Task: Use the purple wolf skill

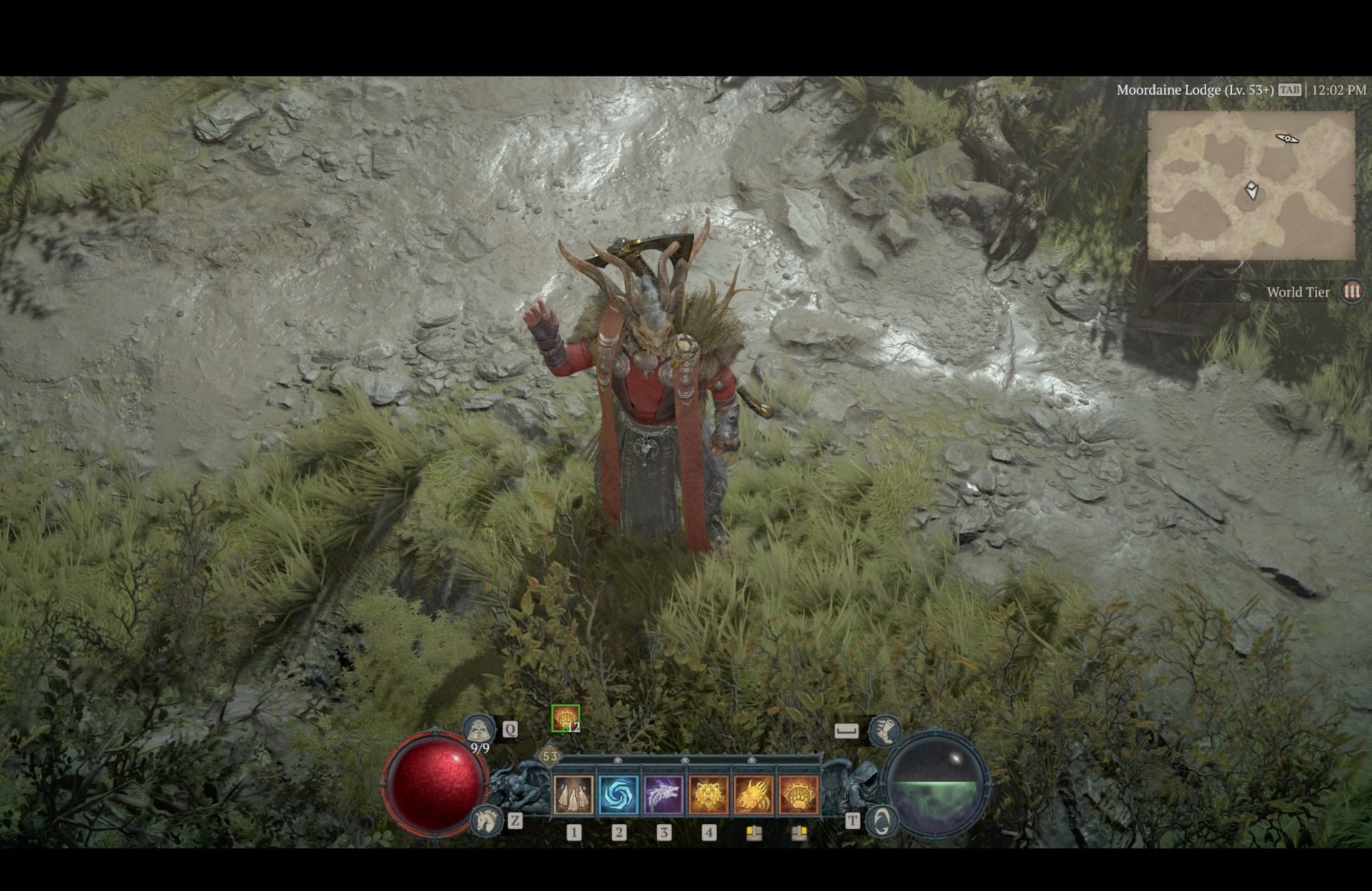Action: pyautogui.click(x=664, y=795)
